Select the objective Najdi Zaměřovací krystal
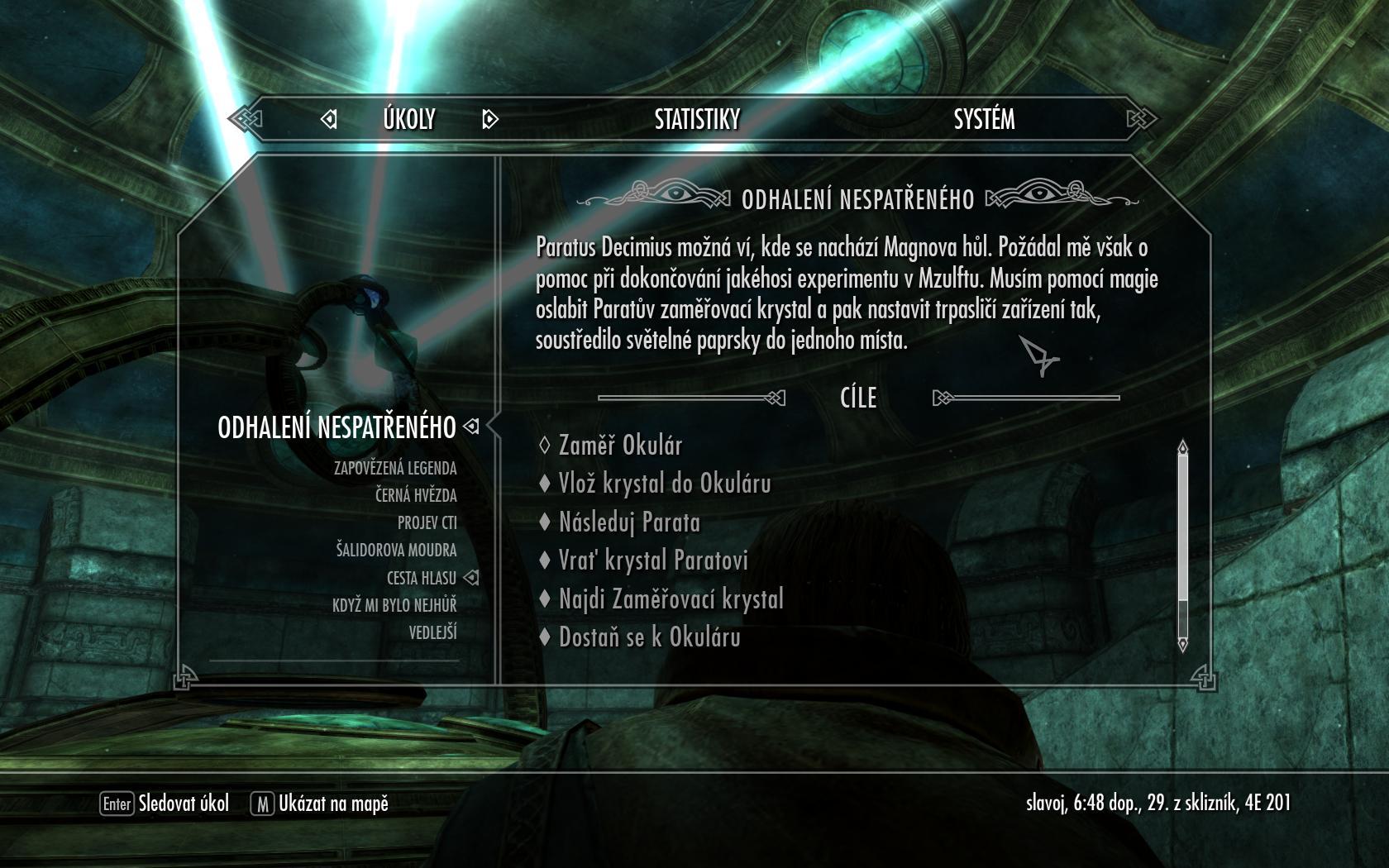This screenshot has width=1389, height=868. [x=671, y=599]
